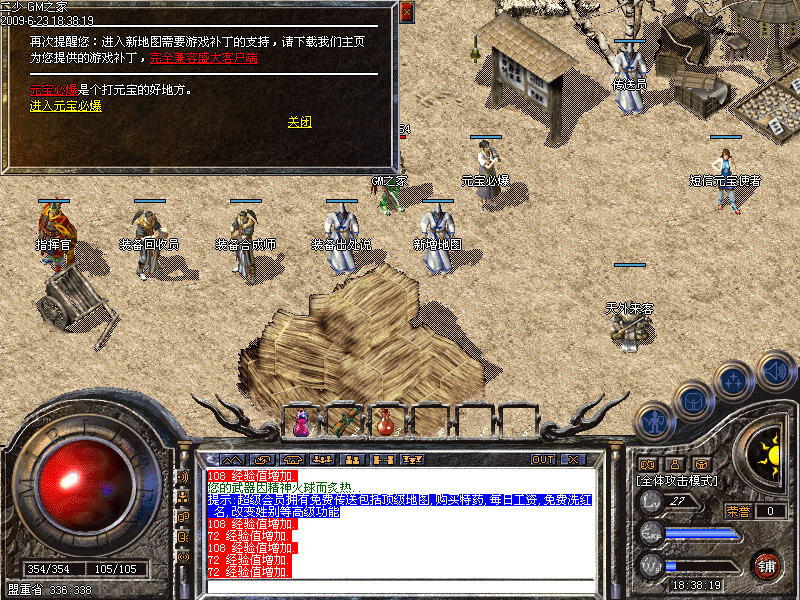This screenshot has height=600, width=800.
Task: Click the X button above the chat
Action: pyautogui.click(x=573, y=460)
